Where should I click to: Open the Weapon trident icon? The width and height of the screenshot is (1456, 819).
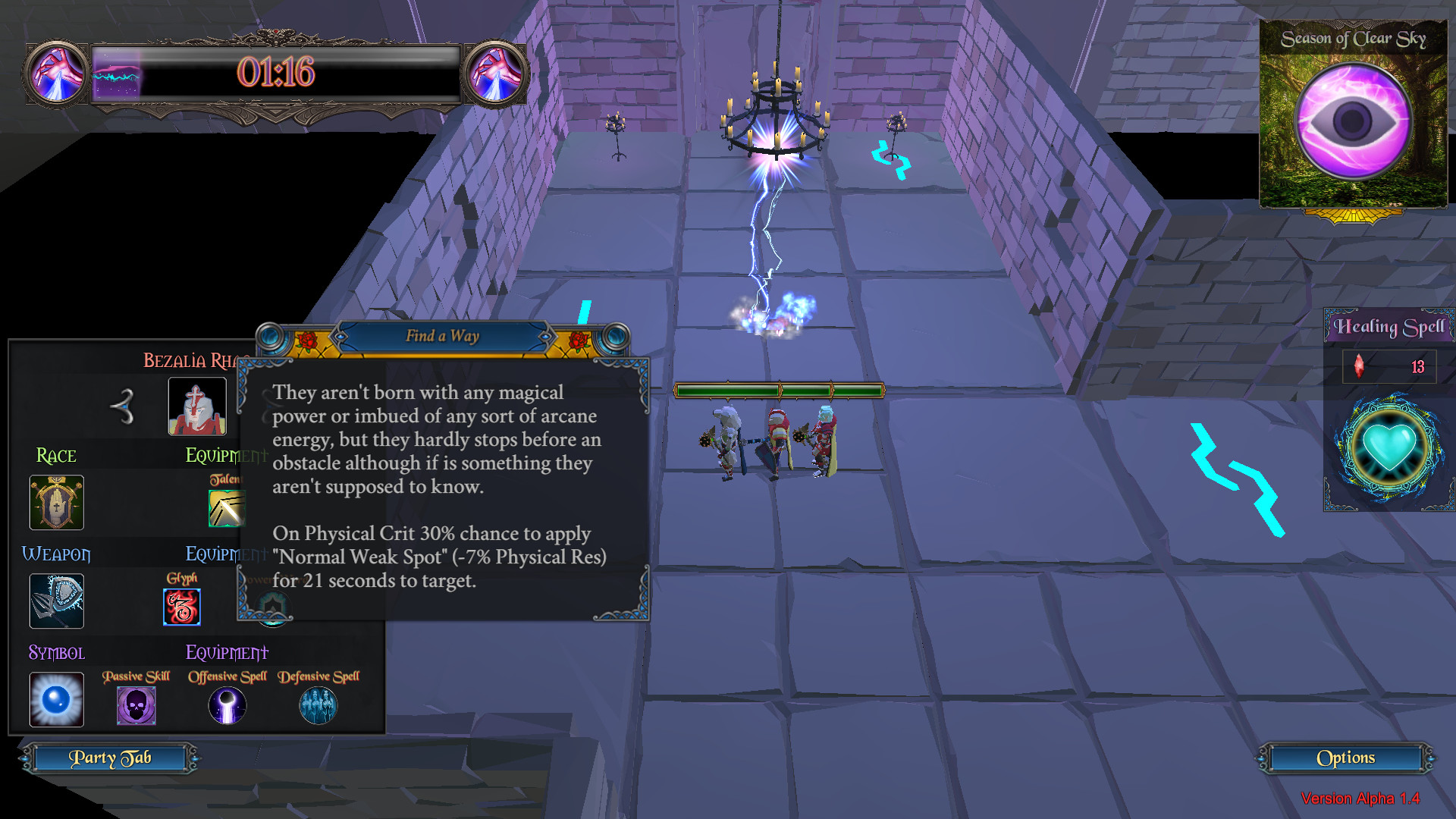[56, 601]
